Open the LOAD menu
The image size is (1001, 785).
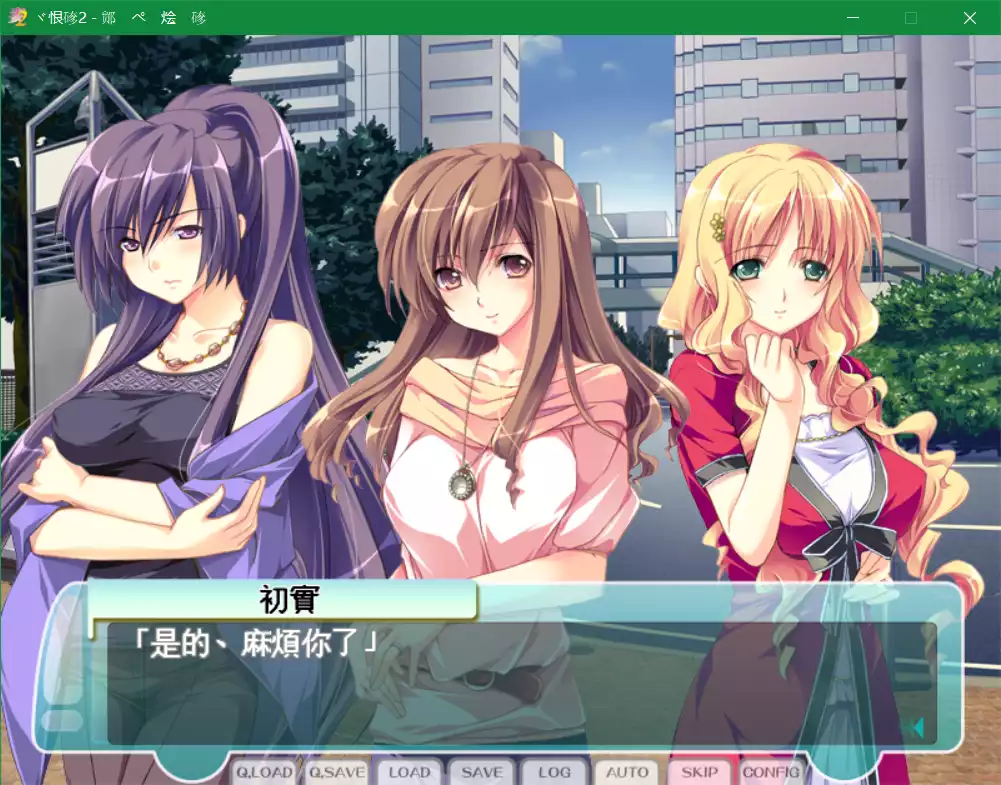click(409, 772)
